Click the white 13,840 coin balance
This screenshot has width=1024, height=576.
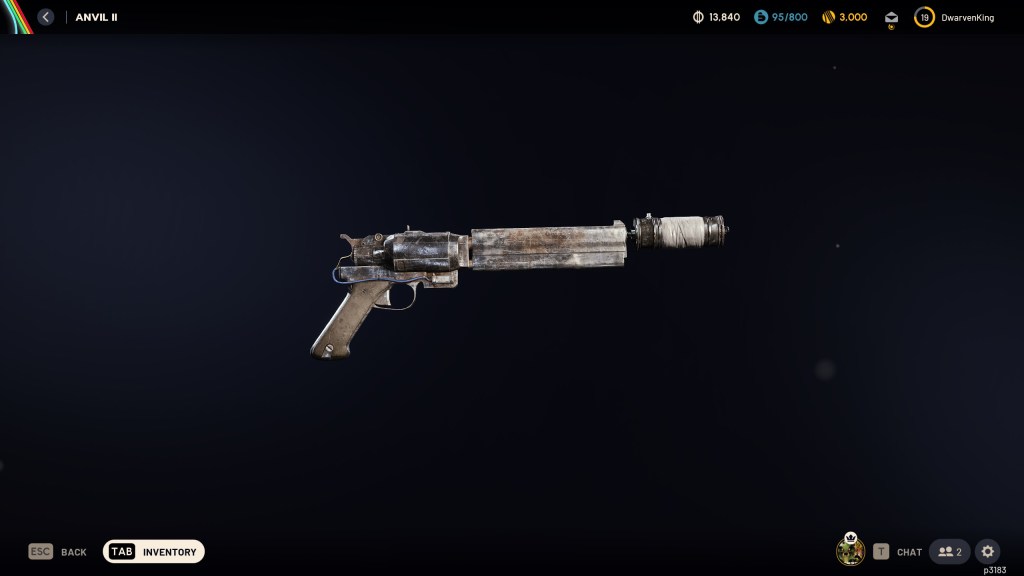pyautogui.click(x=724, y=17)
